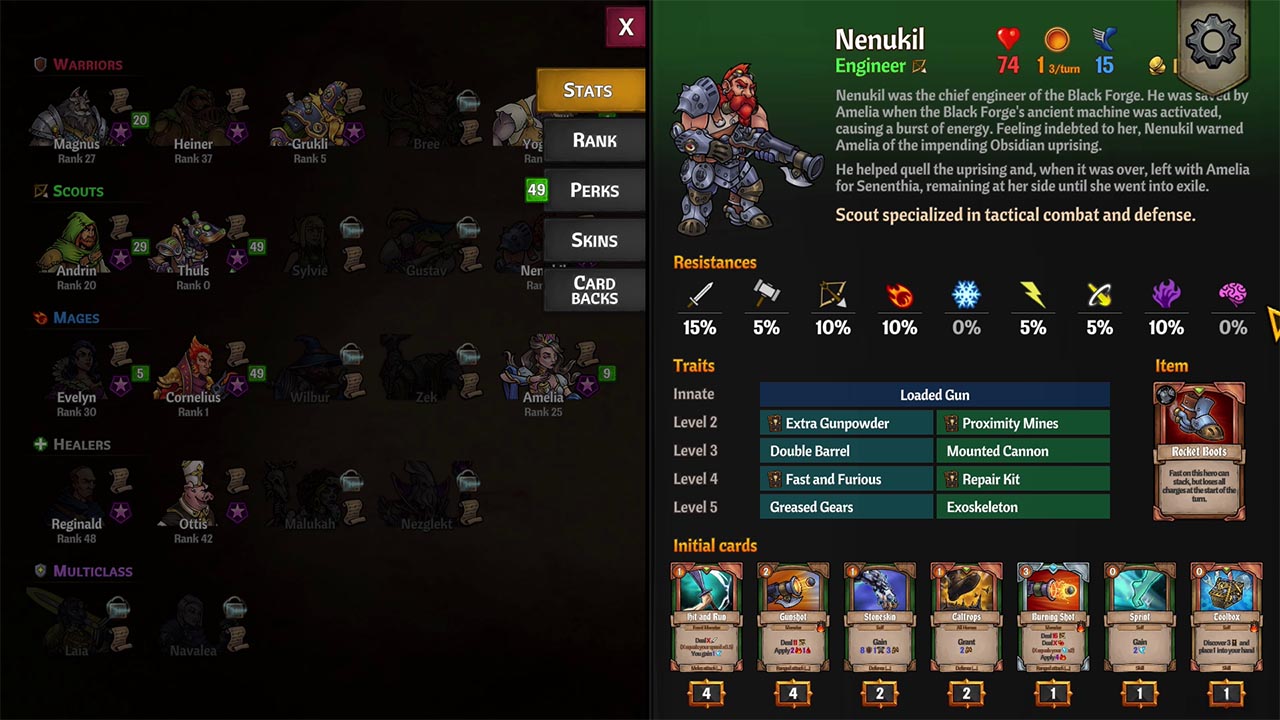The width and height of the screenshot is (1280, 720).
Task: Select the Proximity Mines trait
Action: click(x=1022, y=423)
